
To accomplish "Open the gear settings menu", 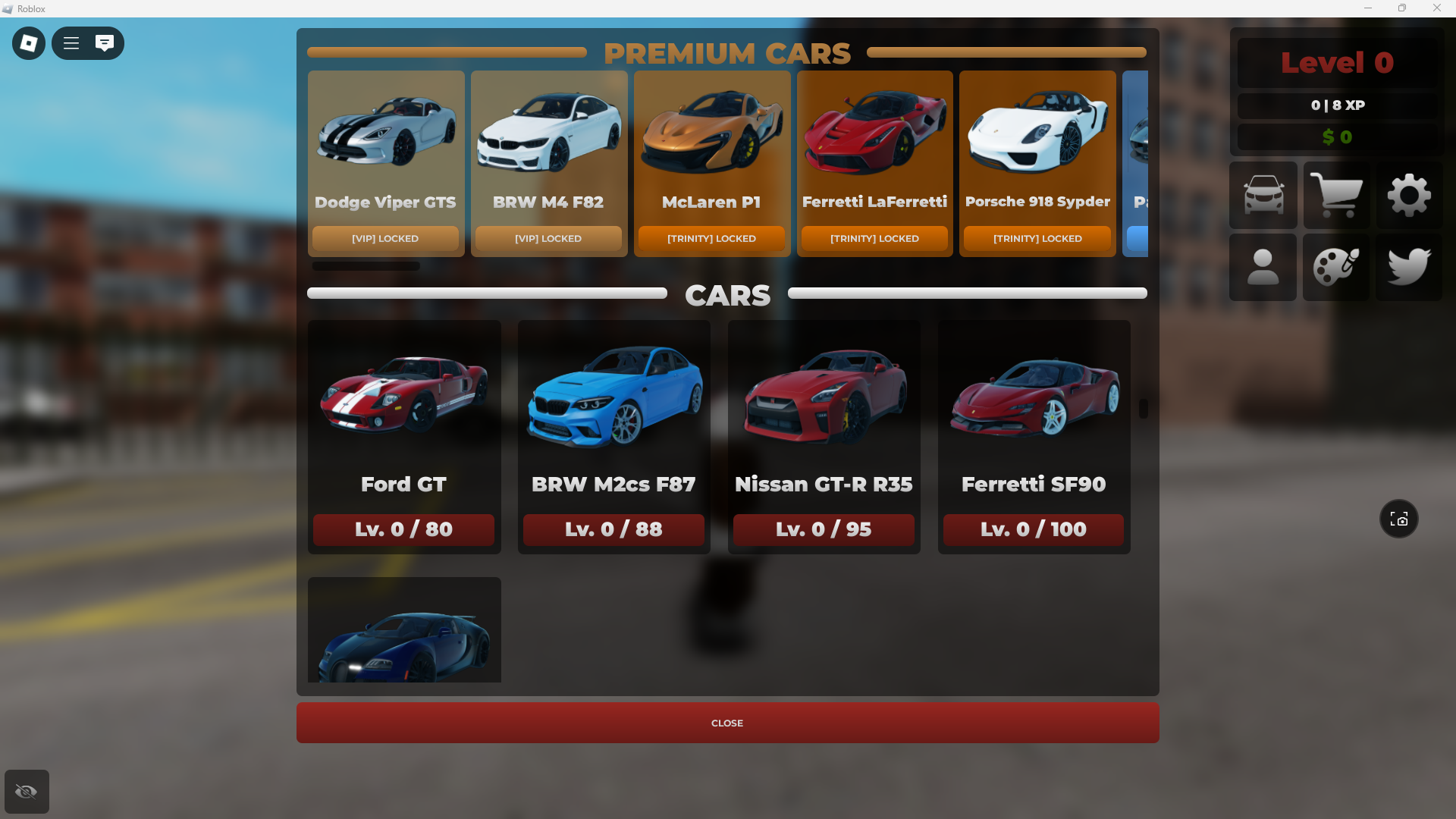I will pyautogui.click(x=1409, y=195).
